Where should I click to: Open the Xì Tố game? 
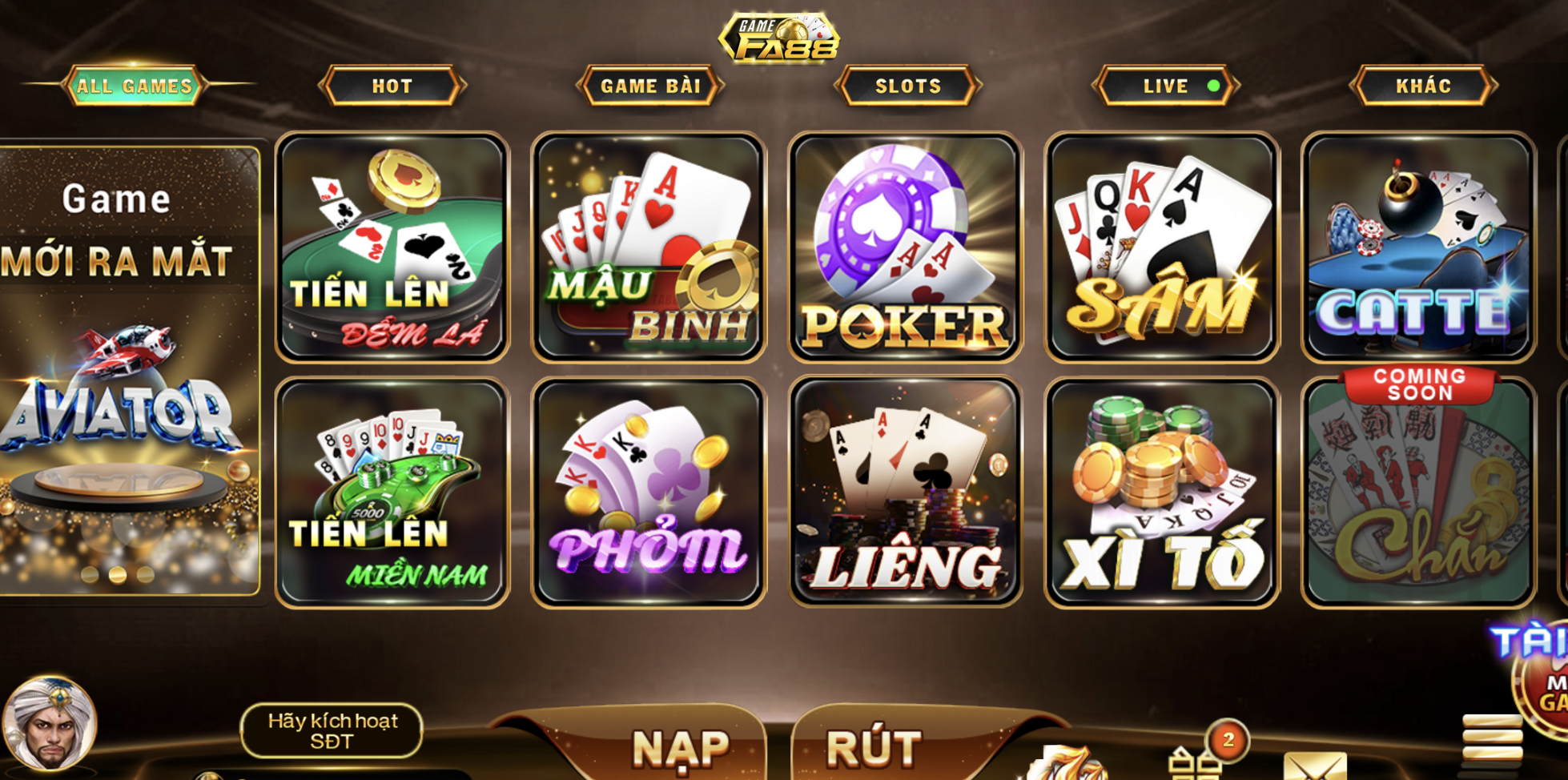point(1162,493)
